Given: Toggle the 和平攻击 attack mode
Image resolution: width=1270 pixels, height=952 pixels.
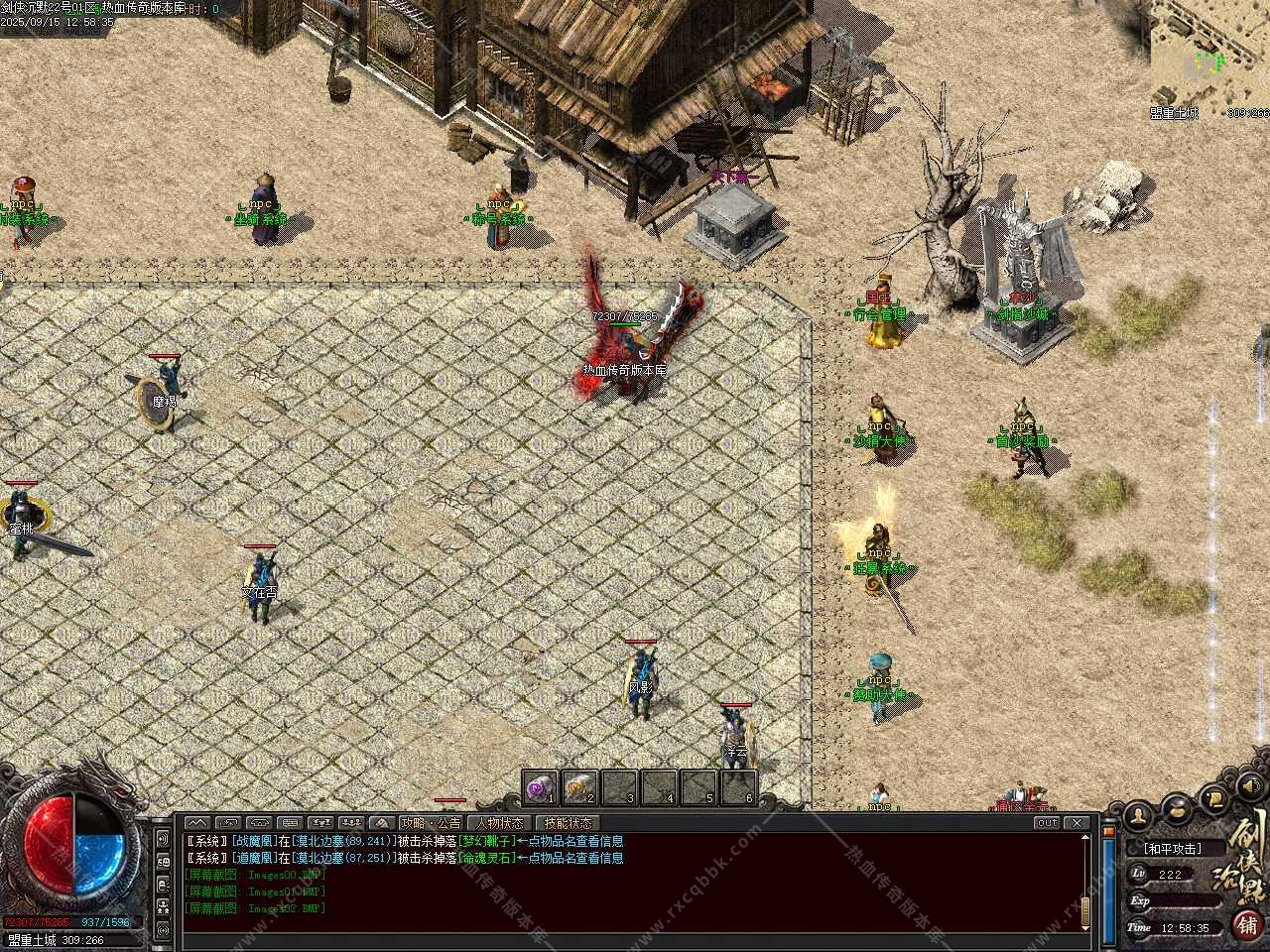Looking at the screenshot, I should (1173, 849).
